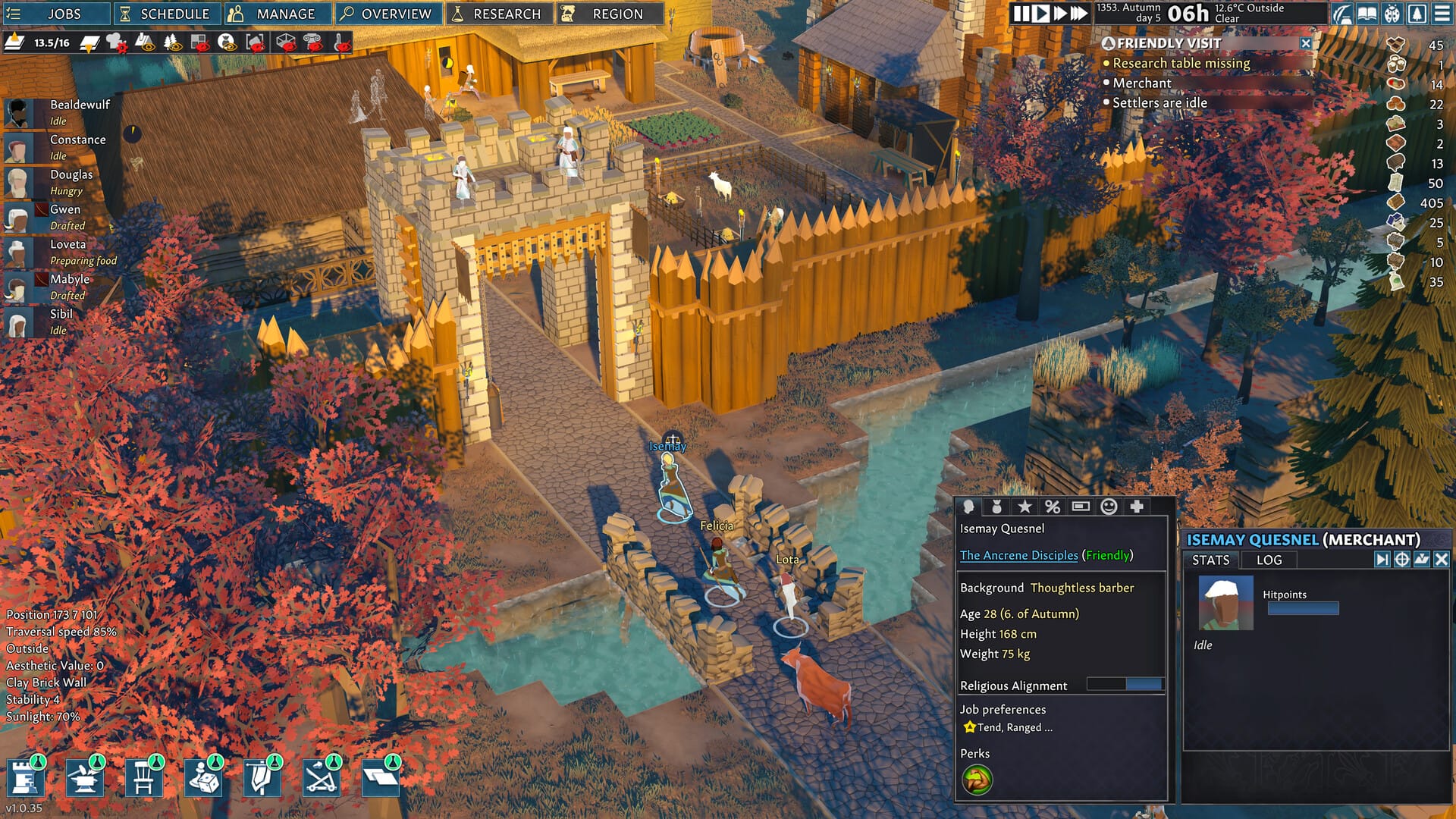The image size is (1456, 819).
Task: Switch to the LOG tab in the merchant panel
Action: [x=1269, y=560]
